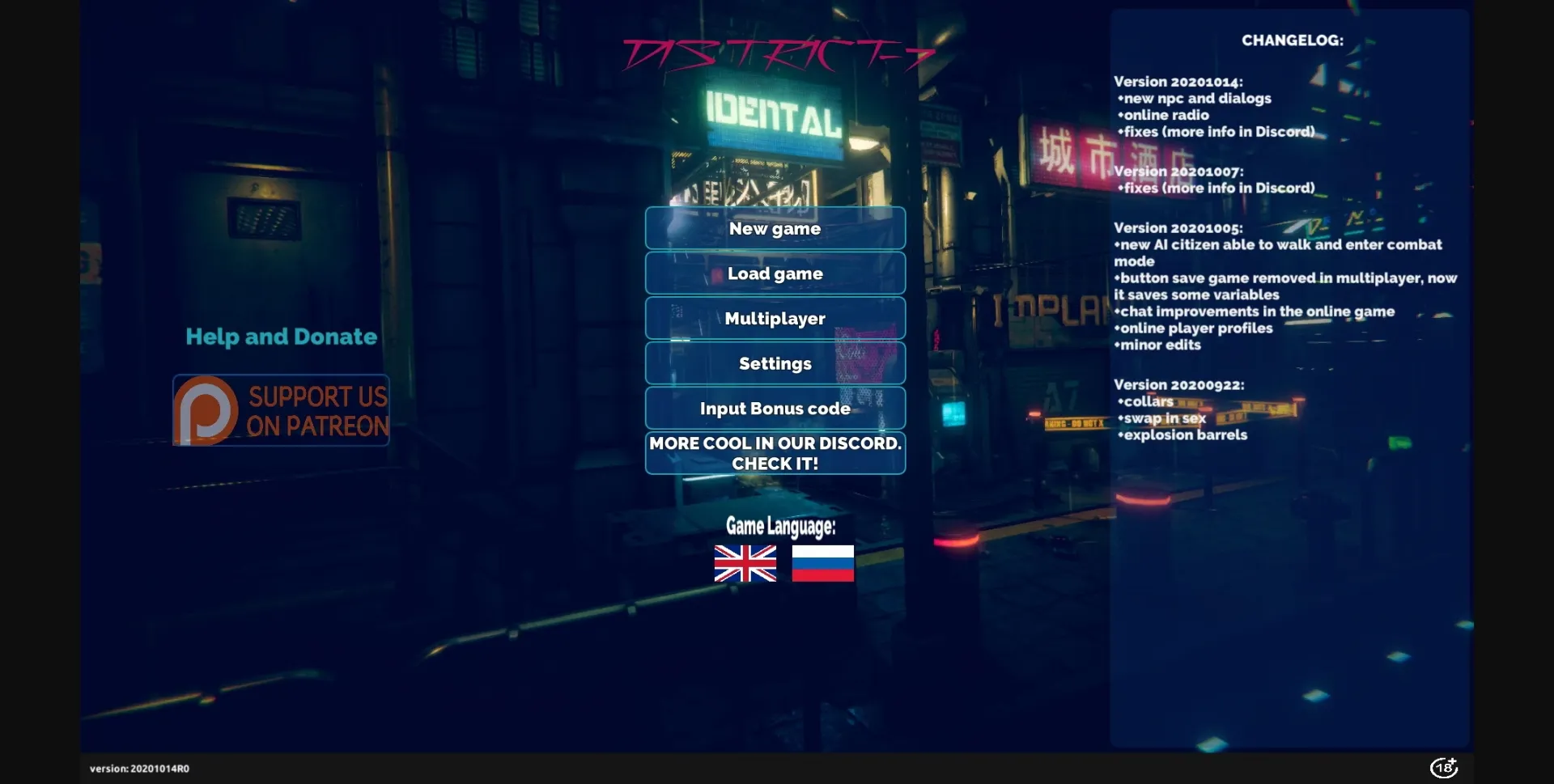
Task: Open the Settings menu
Action: (x=775, y=363)
